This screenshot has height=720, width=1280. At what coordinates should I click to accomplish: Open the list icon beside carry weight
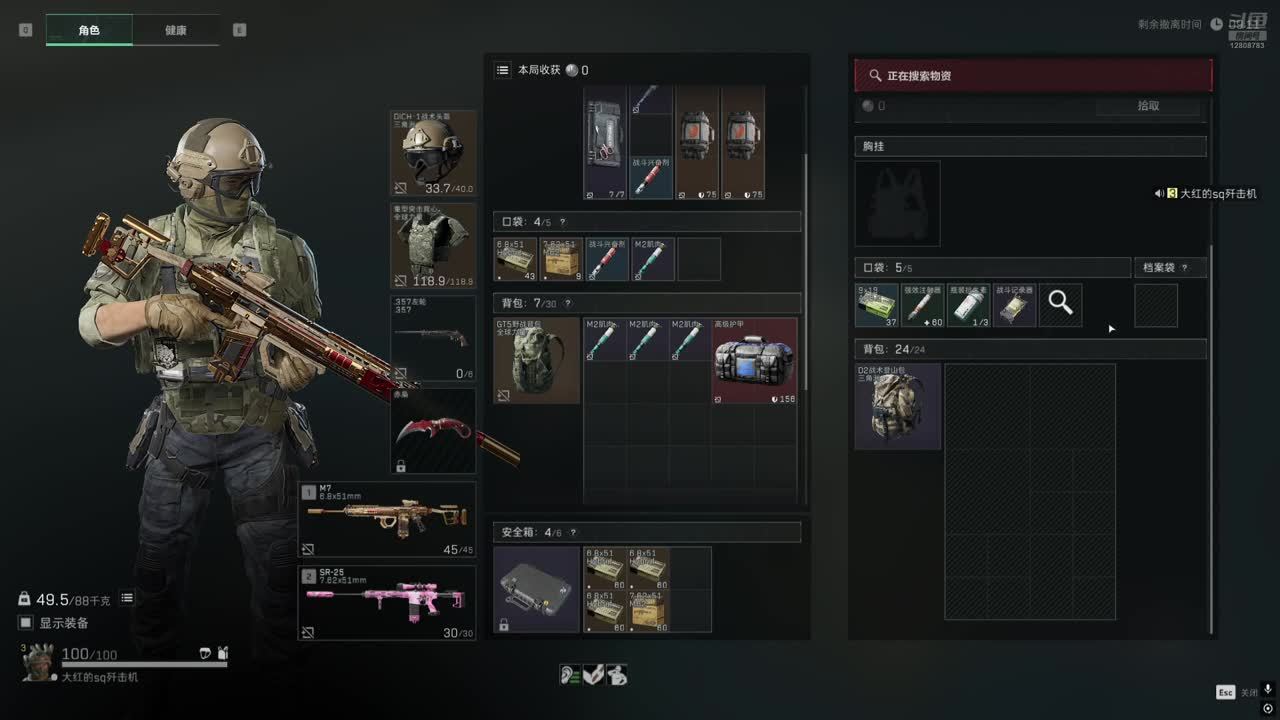[127, 598]
